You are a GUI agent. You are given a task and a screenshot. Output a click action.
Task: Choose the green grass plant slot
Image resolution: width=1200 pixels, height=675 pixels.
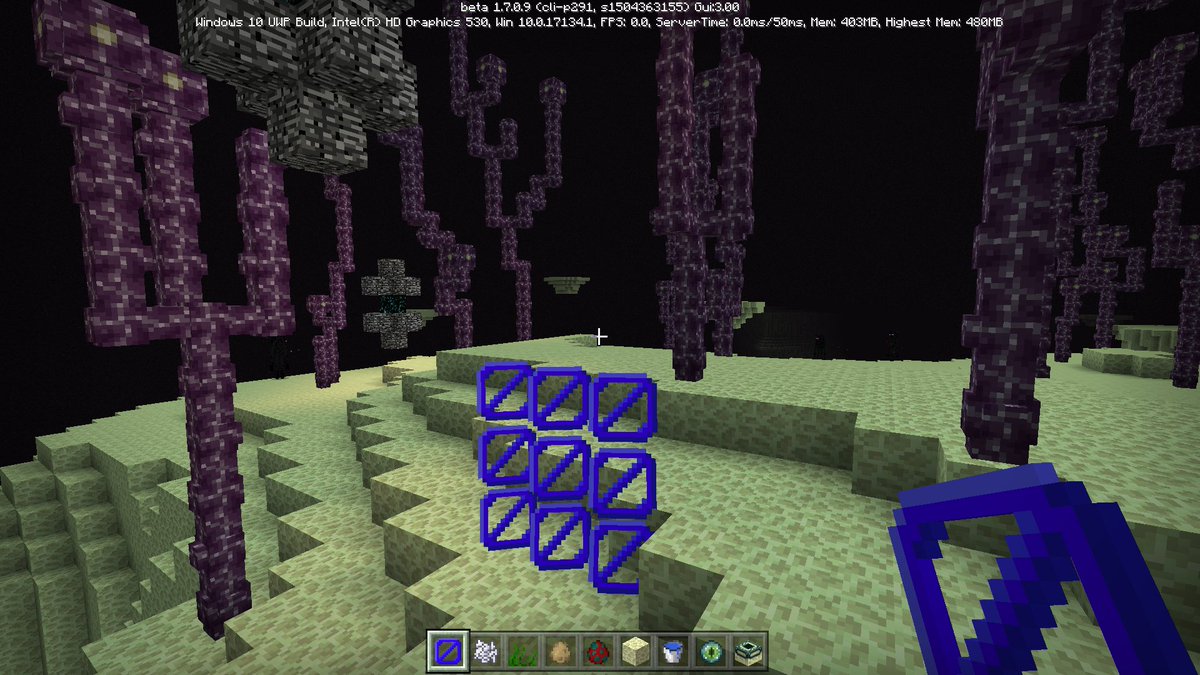coord(522,651)
